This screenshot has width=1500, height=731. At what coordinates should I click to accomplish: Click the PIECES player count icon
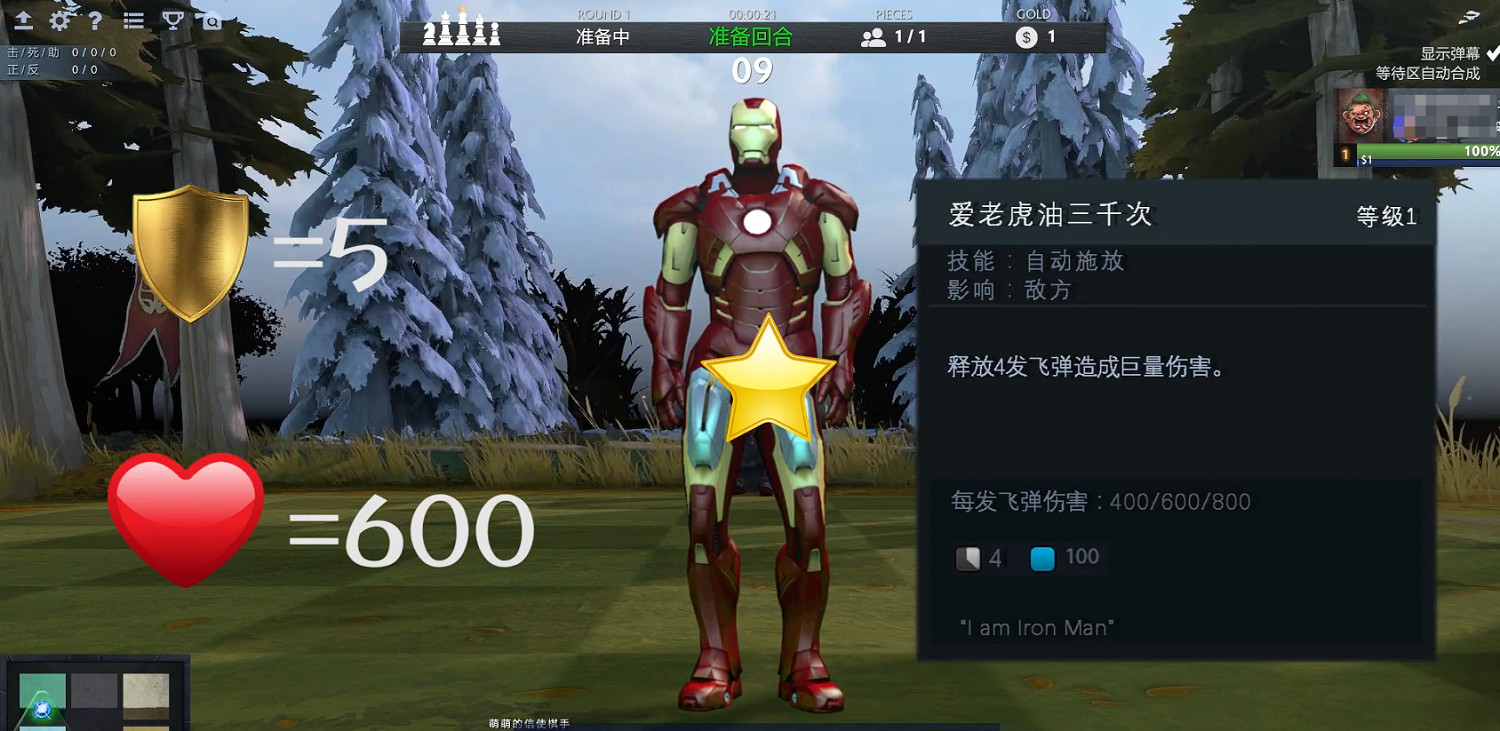[872, 38]
